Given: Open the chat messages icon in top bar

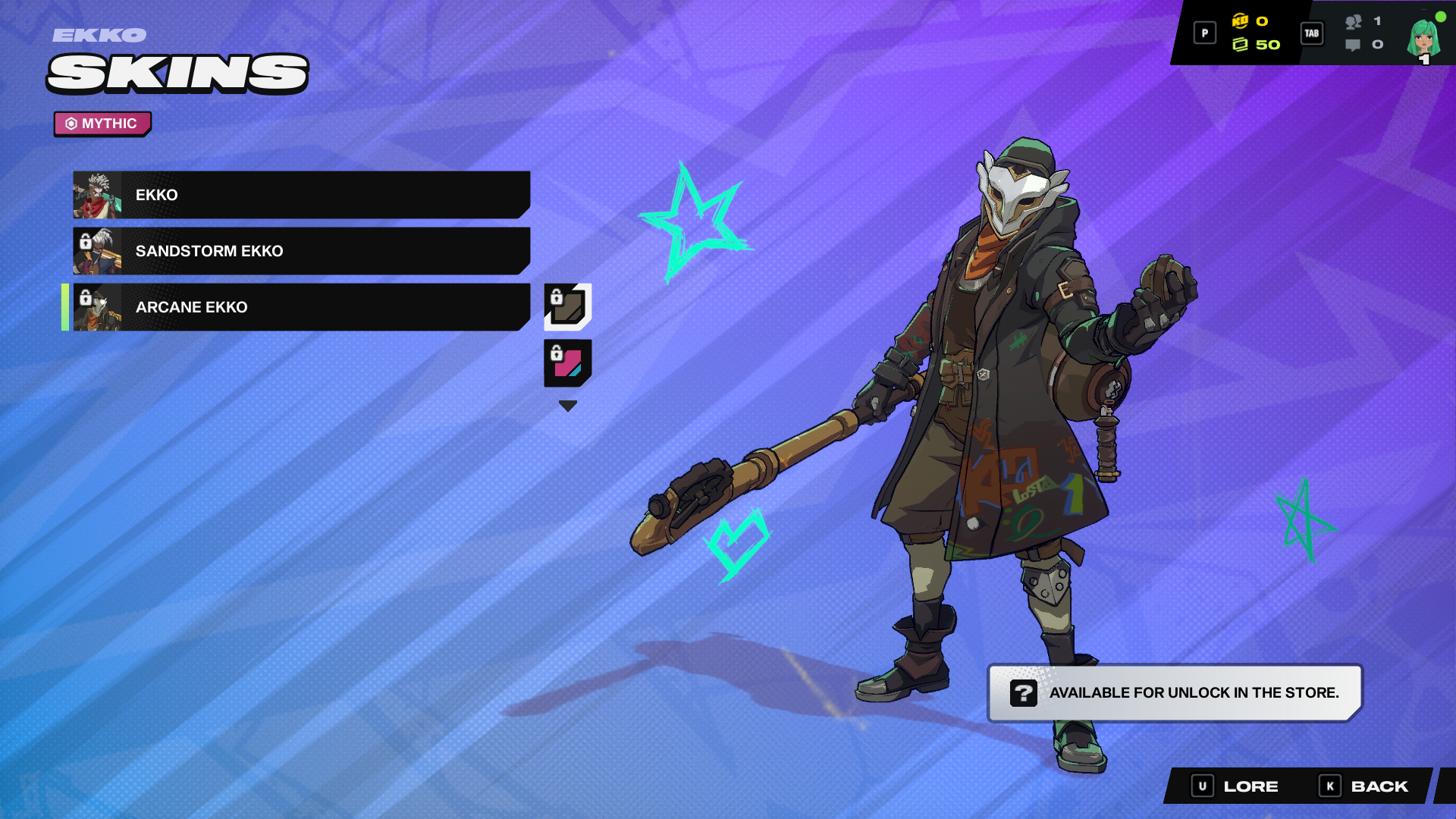Looking at the screenshot, I should coord(1354,45).
